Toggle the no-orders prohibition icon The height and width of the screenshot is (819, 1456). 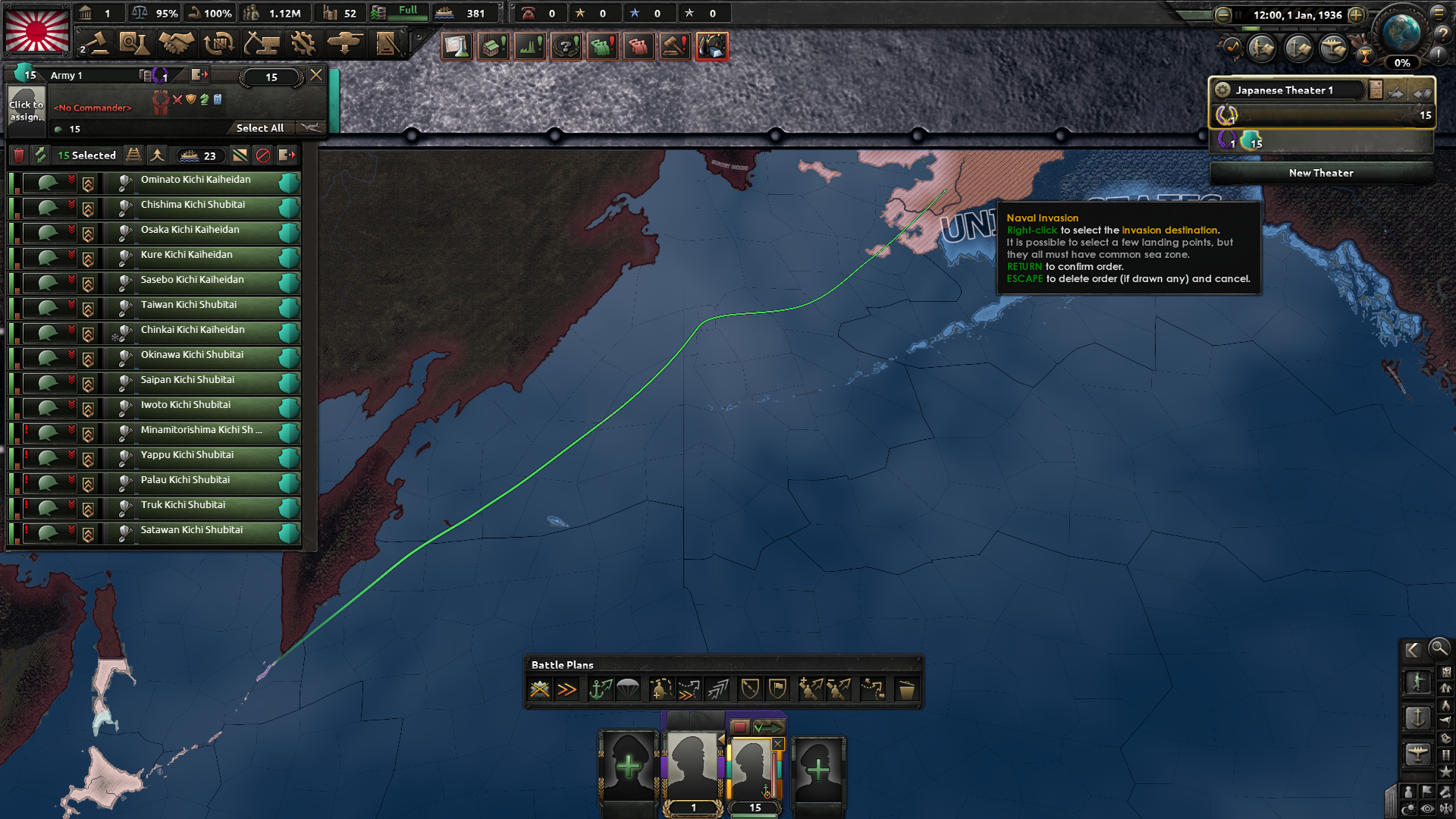coord(263,156)
